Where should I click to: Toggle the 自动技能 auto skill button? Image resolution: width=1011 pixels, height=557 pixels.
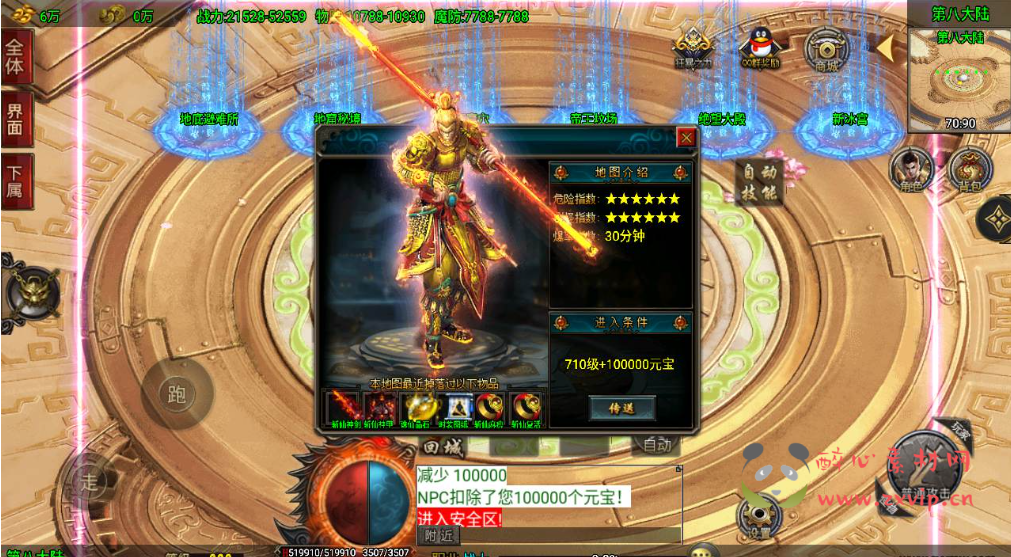[758, 183]
